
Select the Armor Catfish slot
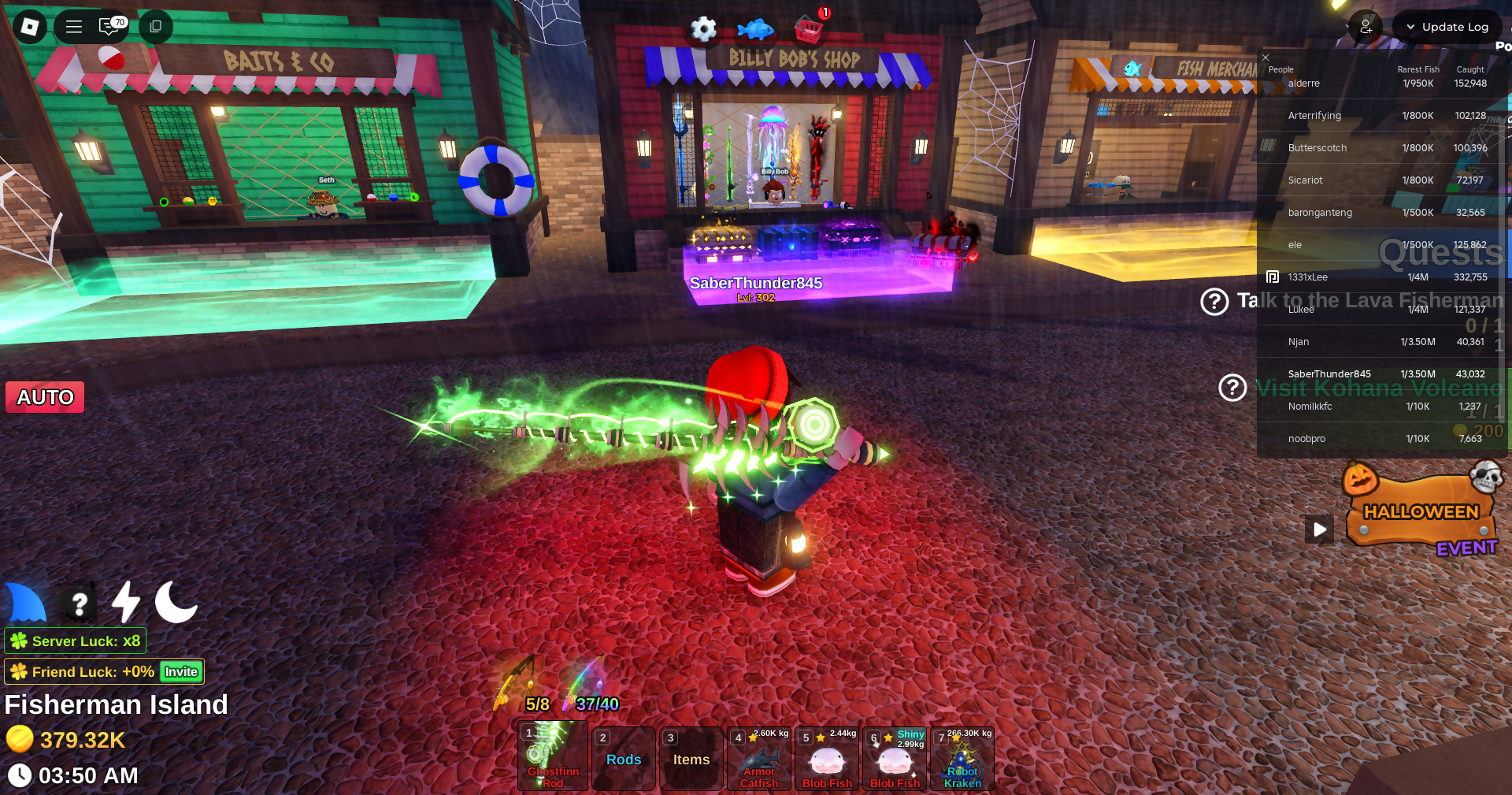[x=759, y=759]
